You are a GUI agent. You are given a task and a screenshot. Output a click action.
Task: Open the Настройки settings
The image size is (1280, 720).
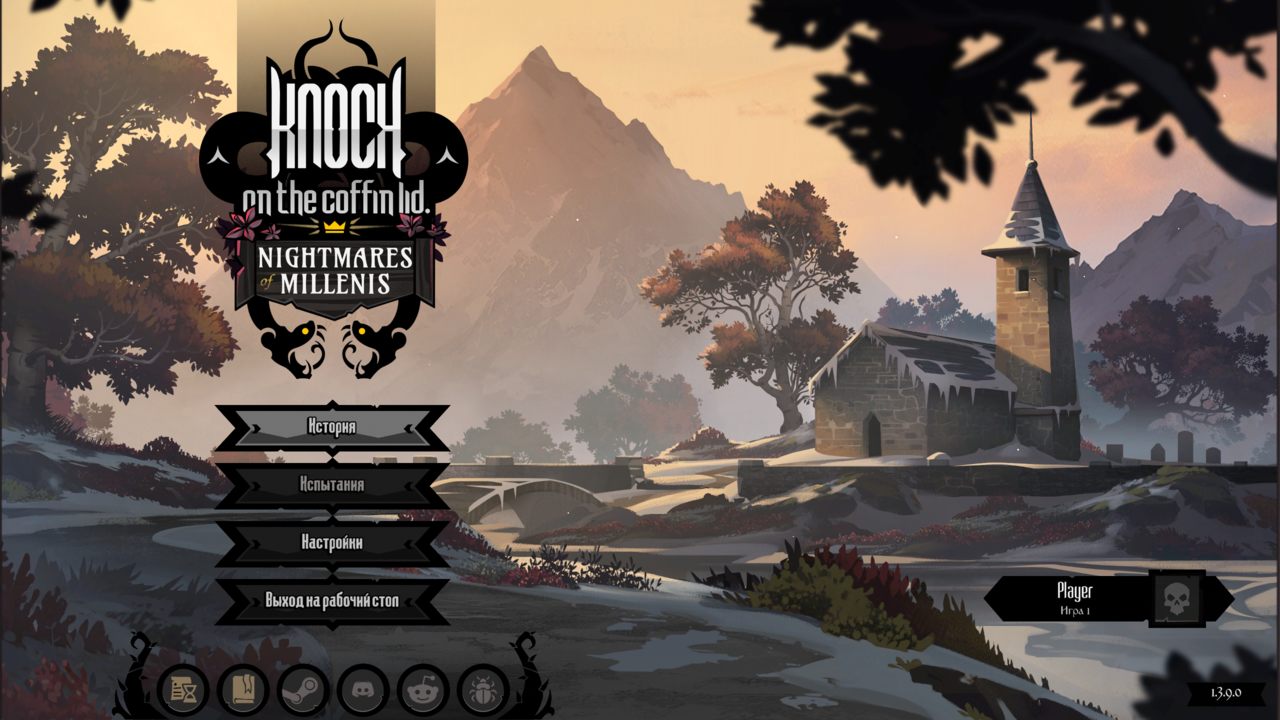pos(331,543)
